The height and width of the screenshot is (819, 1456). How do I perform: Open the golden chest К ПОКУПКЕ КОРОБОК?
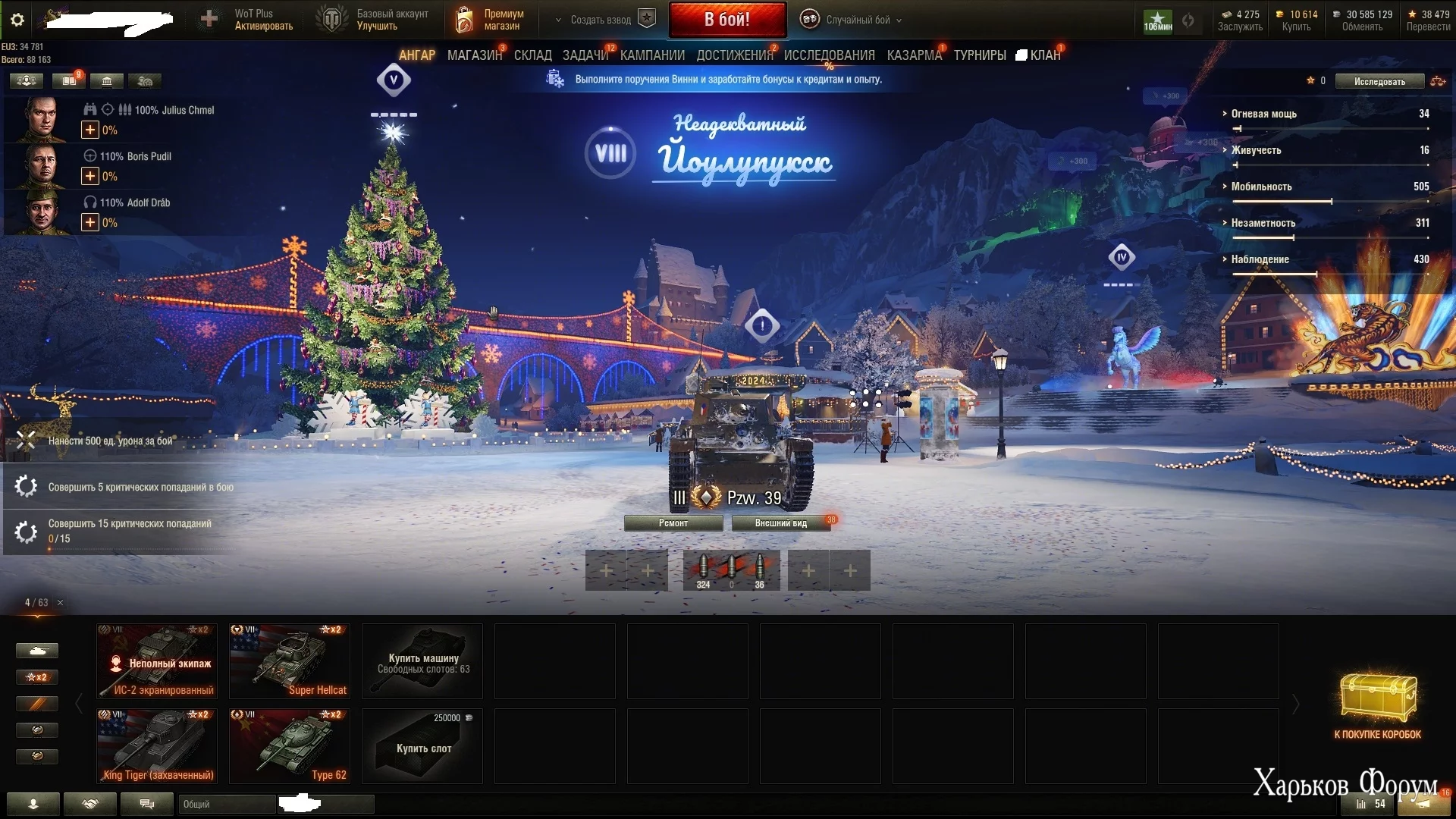click(x=1377, y=705)
